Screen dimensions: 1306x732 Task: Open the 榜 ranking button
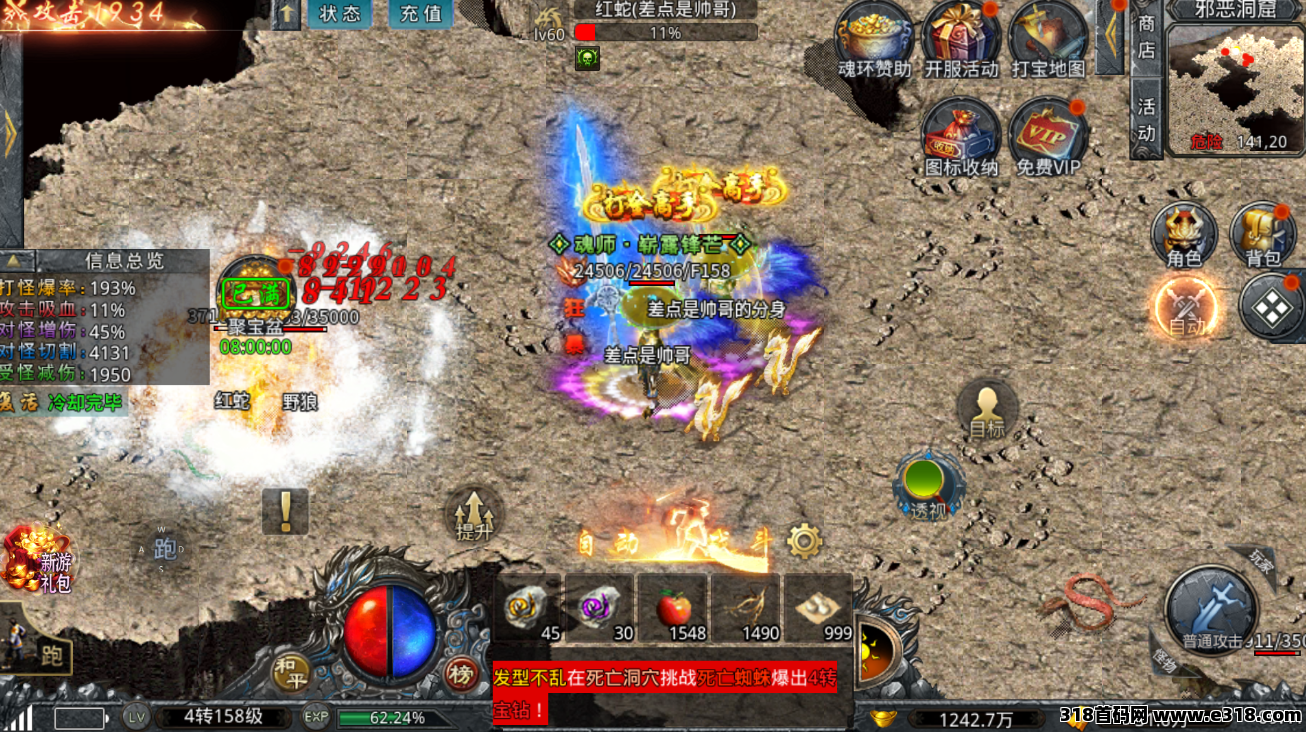[x=461, y=673]
